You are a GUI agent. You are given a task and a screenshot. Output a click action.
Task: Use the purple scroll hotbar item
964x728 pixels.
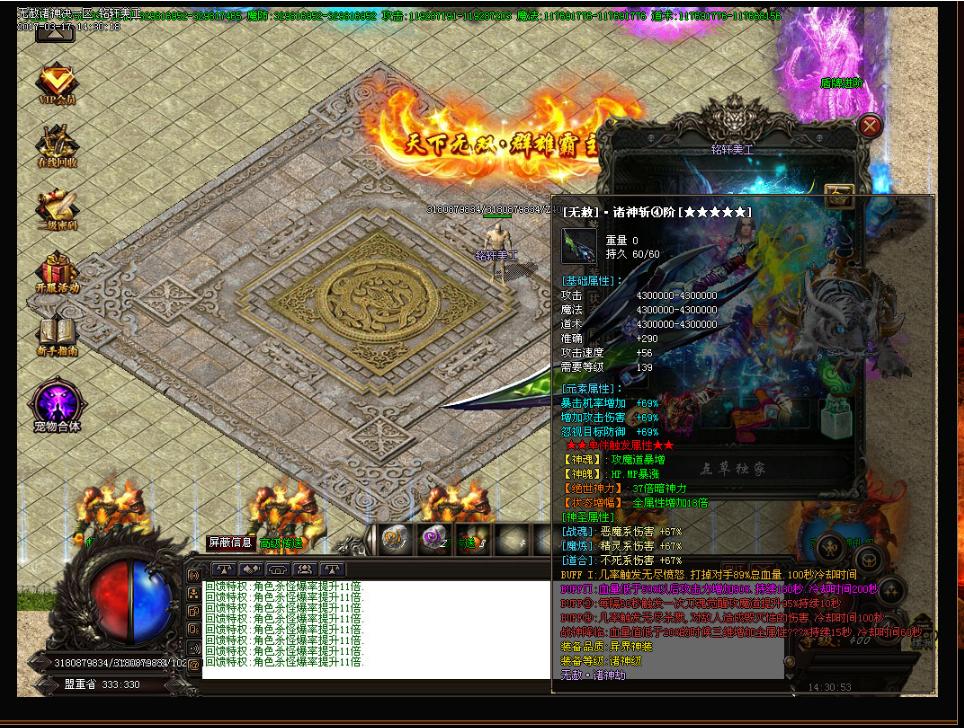pos(432,538)
